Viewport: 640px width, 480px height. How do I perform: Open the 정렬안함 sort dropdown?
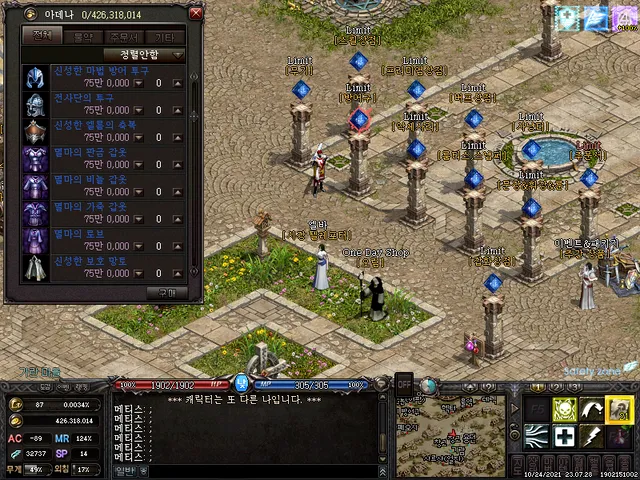(x=144, y=54)
